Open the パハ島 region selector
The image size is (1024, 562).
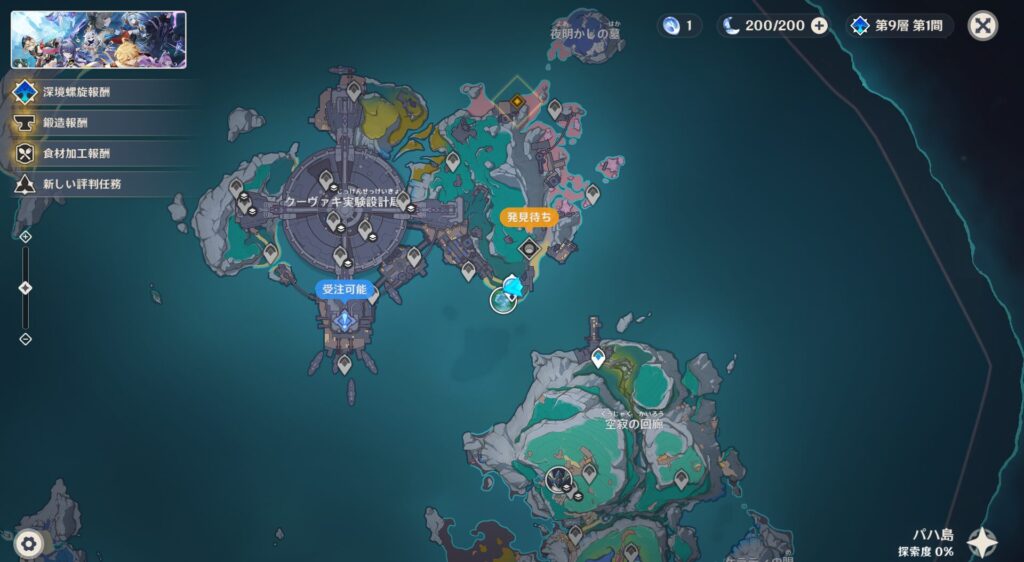coord(981,543)
